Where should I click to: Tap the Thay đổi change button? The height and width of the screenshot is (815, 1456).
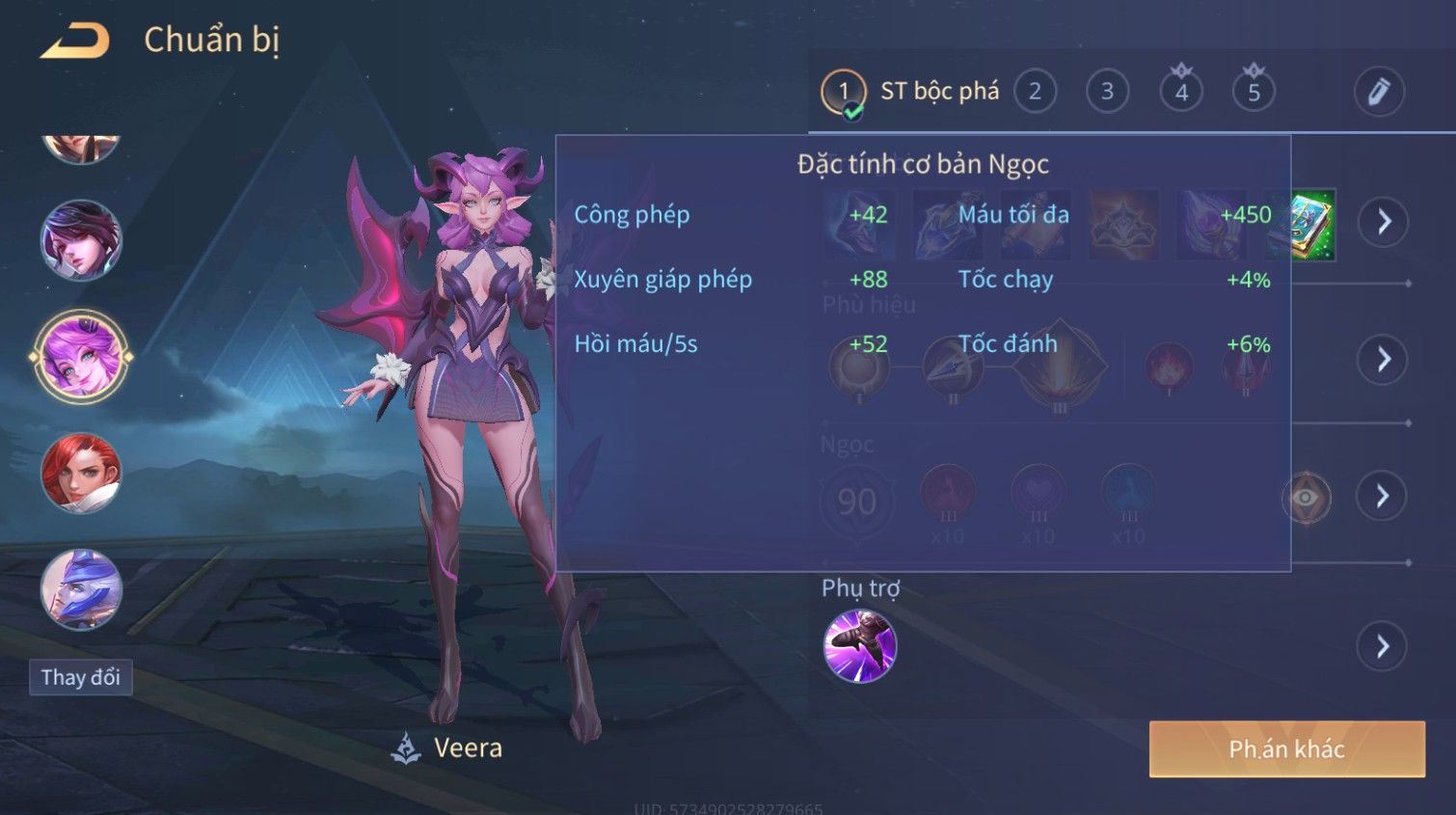coord(81,678)
